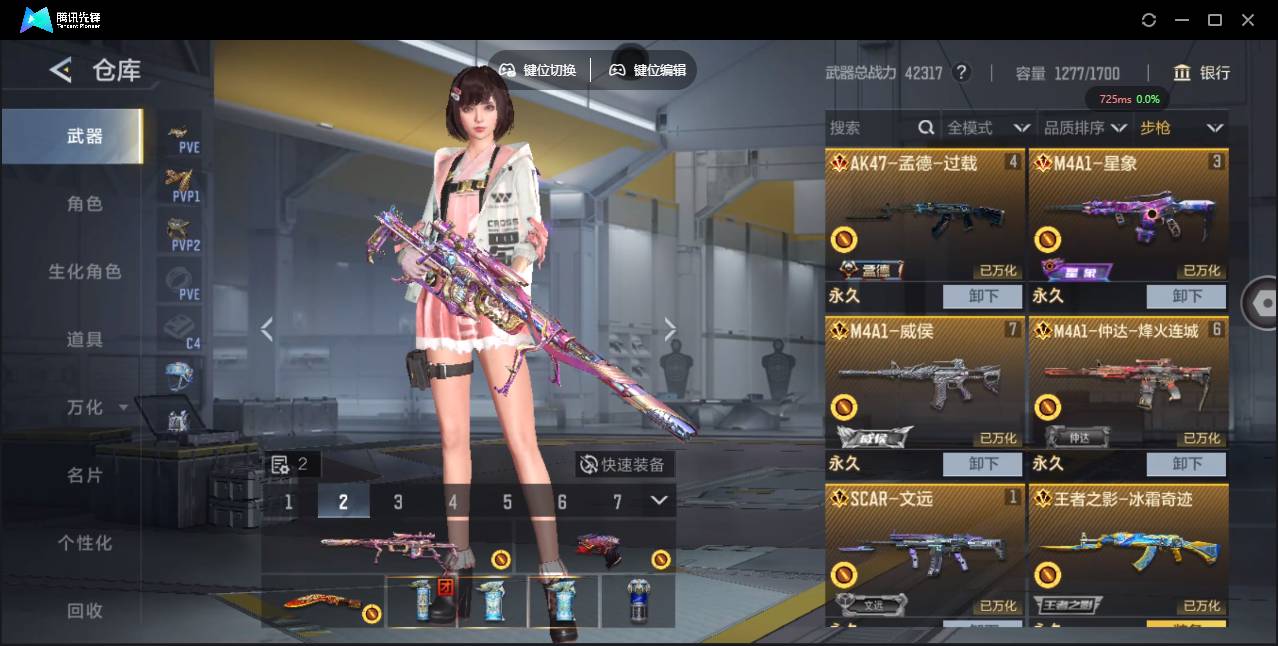Screen dimensions: 1278x646
Task: Expand the 步枪 rifle type dropdown
Action: [x=1182, y=128]
